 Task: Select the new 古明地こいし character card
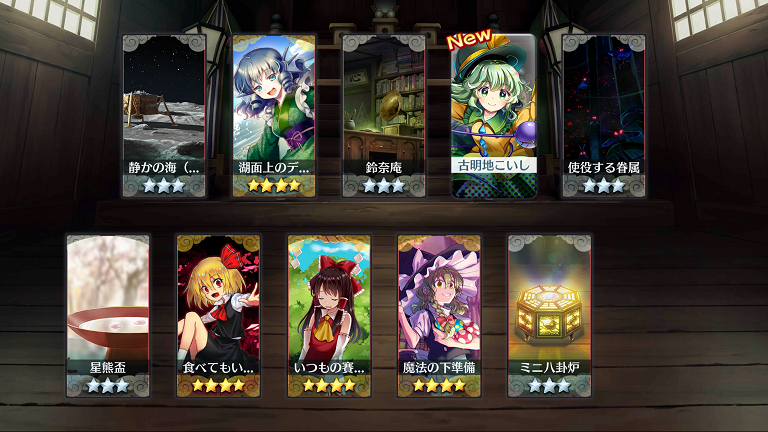[494, 115]
